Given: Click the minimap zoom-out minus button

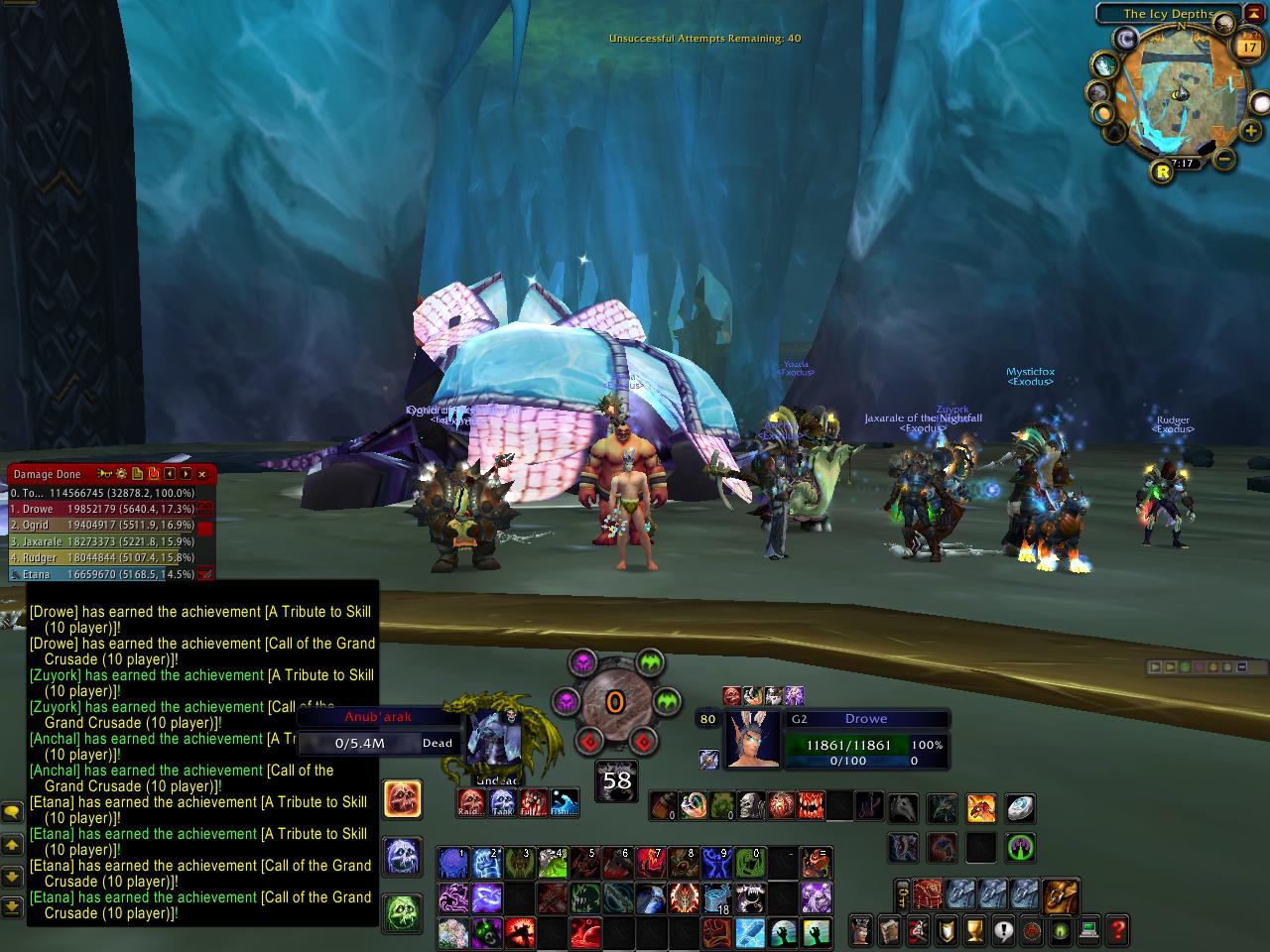Looking at the screenshot, I should point(1224,159).
